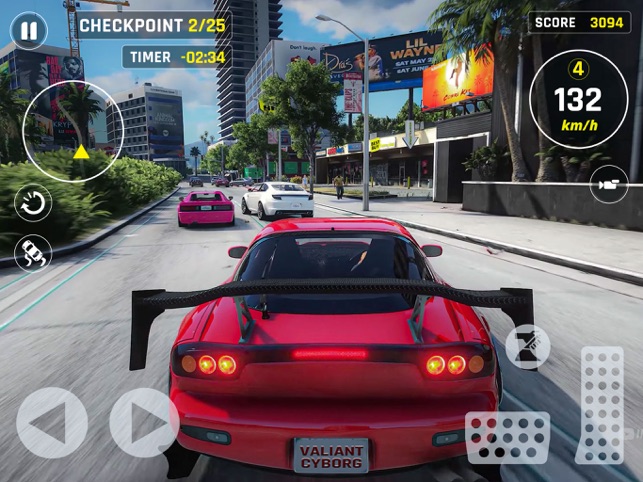The height and width of the screenshot is (482, 643).
Task: Pause the race
Action: click(x=29, y=31)
